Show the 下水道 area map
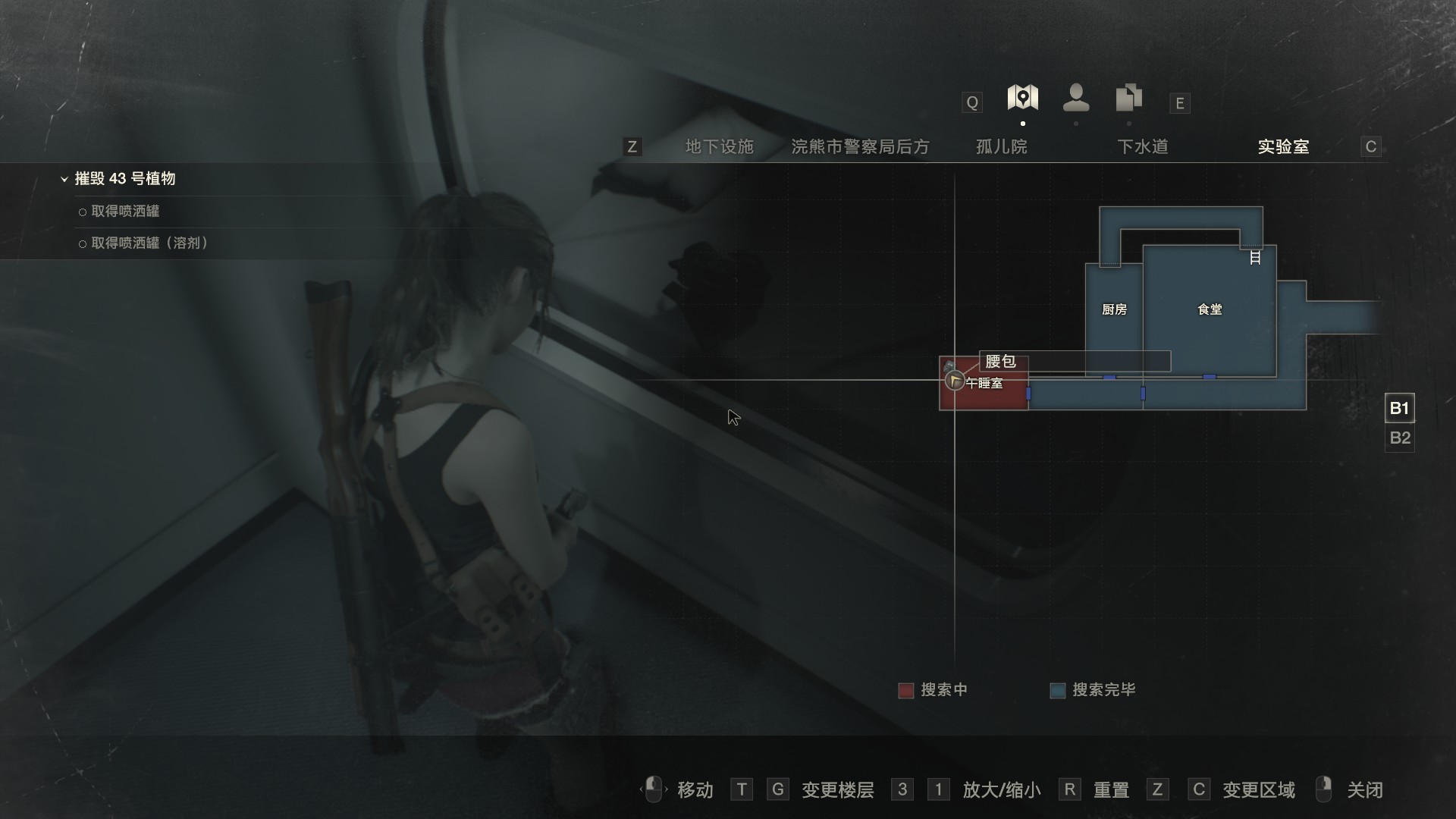Image resolution: width=1456 pixels, height=819 pixels. pos(1142,146)
